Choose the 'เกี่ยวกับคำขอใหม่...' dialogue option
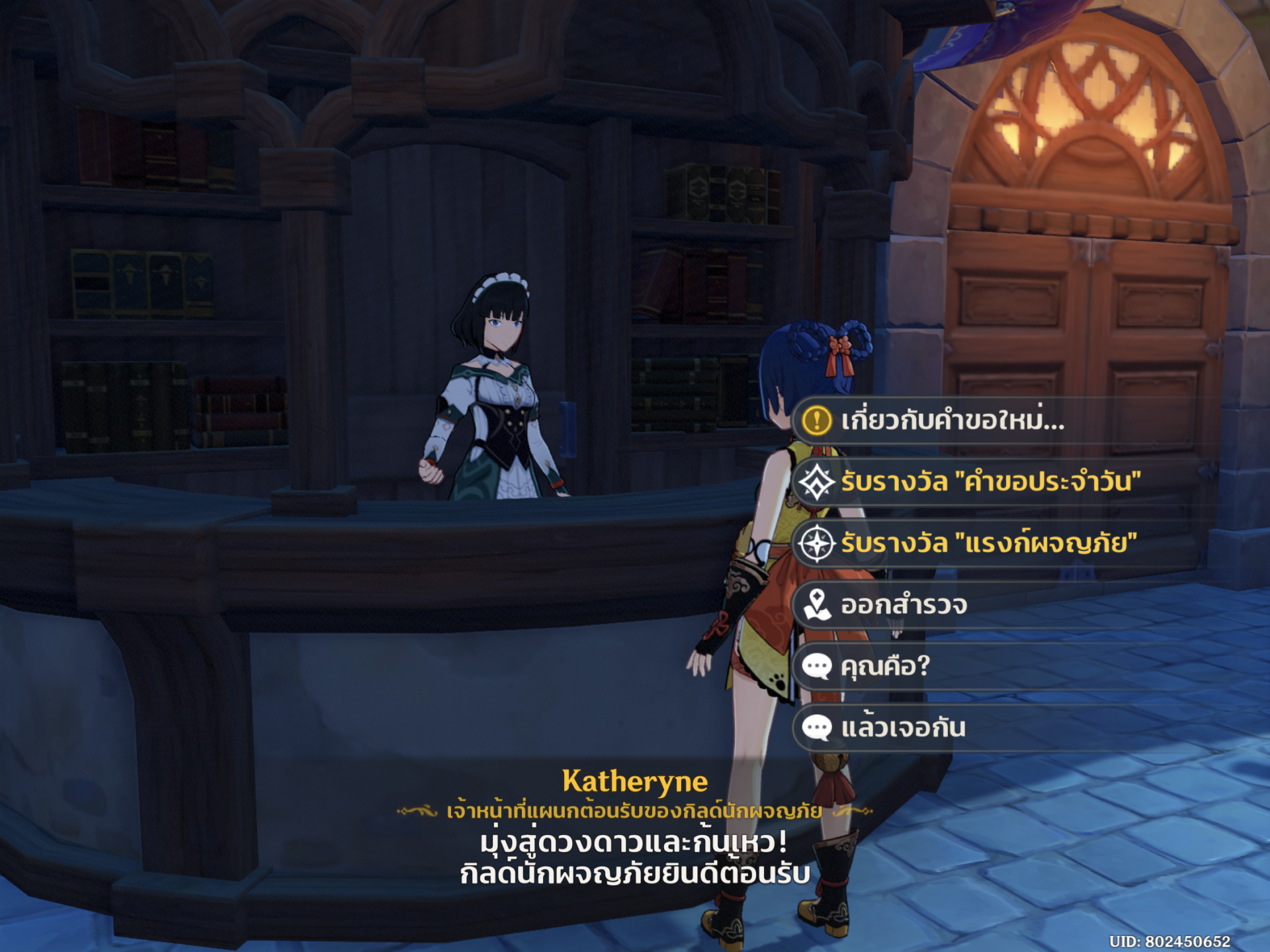This screenshot has width=1270, height=952. click(952, 420)
